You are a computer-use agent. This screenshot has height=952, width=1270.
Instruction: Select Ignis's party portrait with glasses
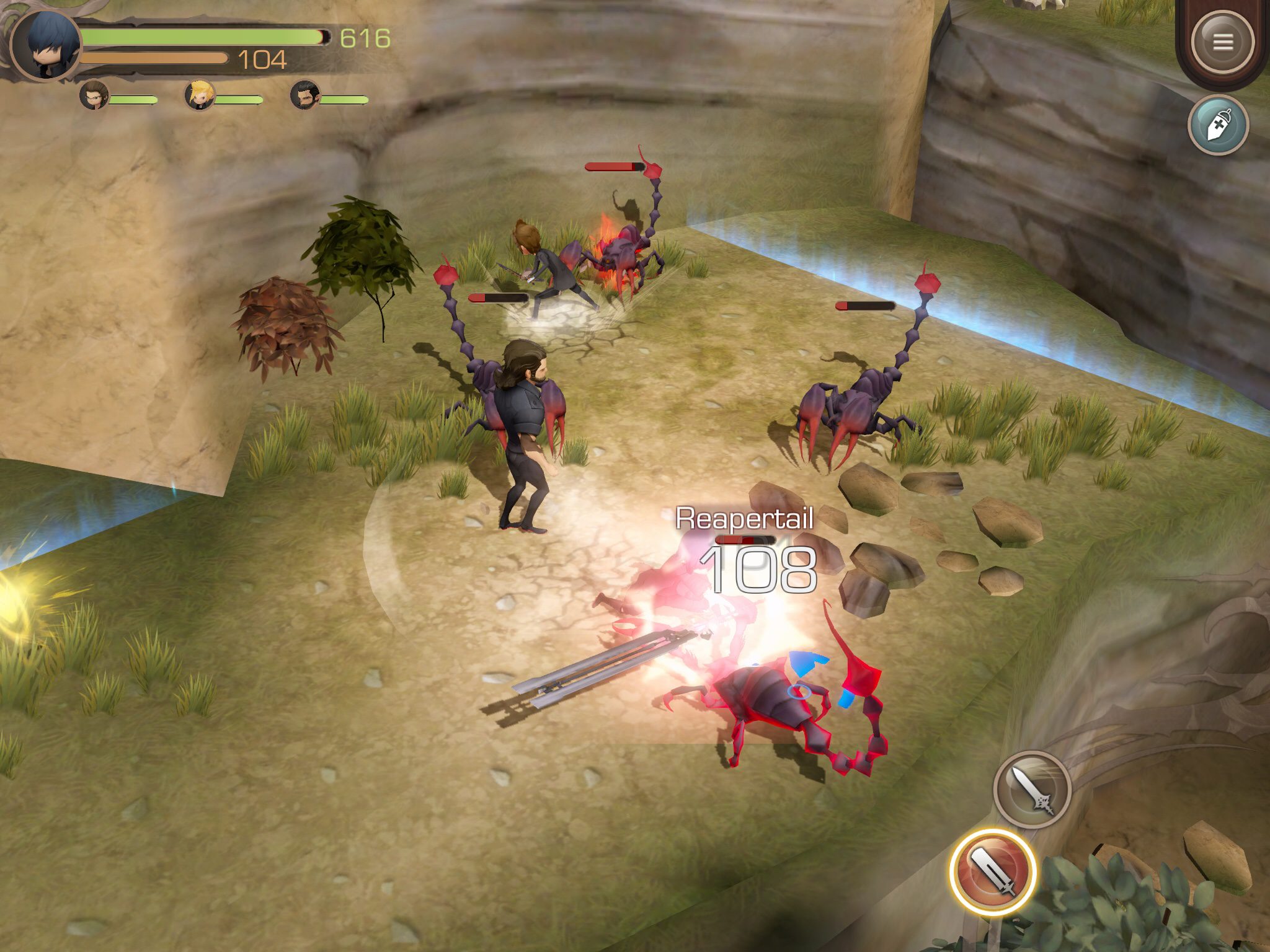[94, 97]
